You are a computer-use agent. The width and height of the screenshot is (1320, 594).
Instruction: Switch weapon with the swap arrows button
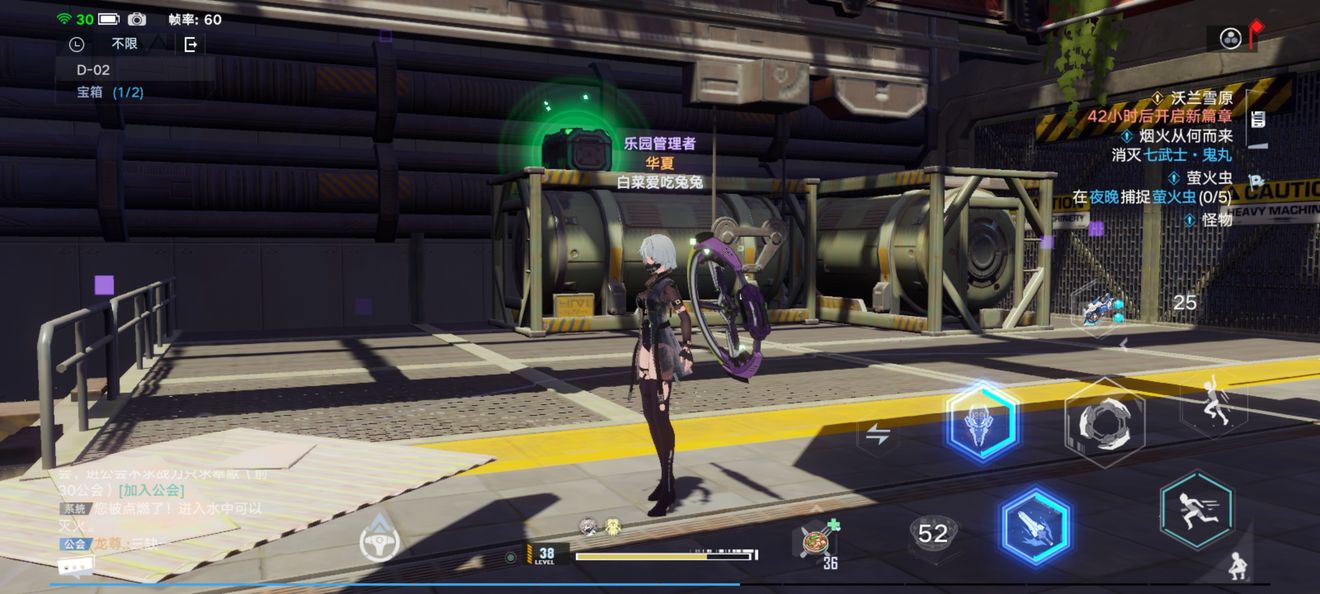[x=878, y=434]
